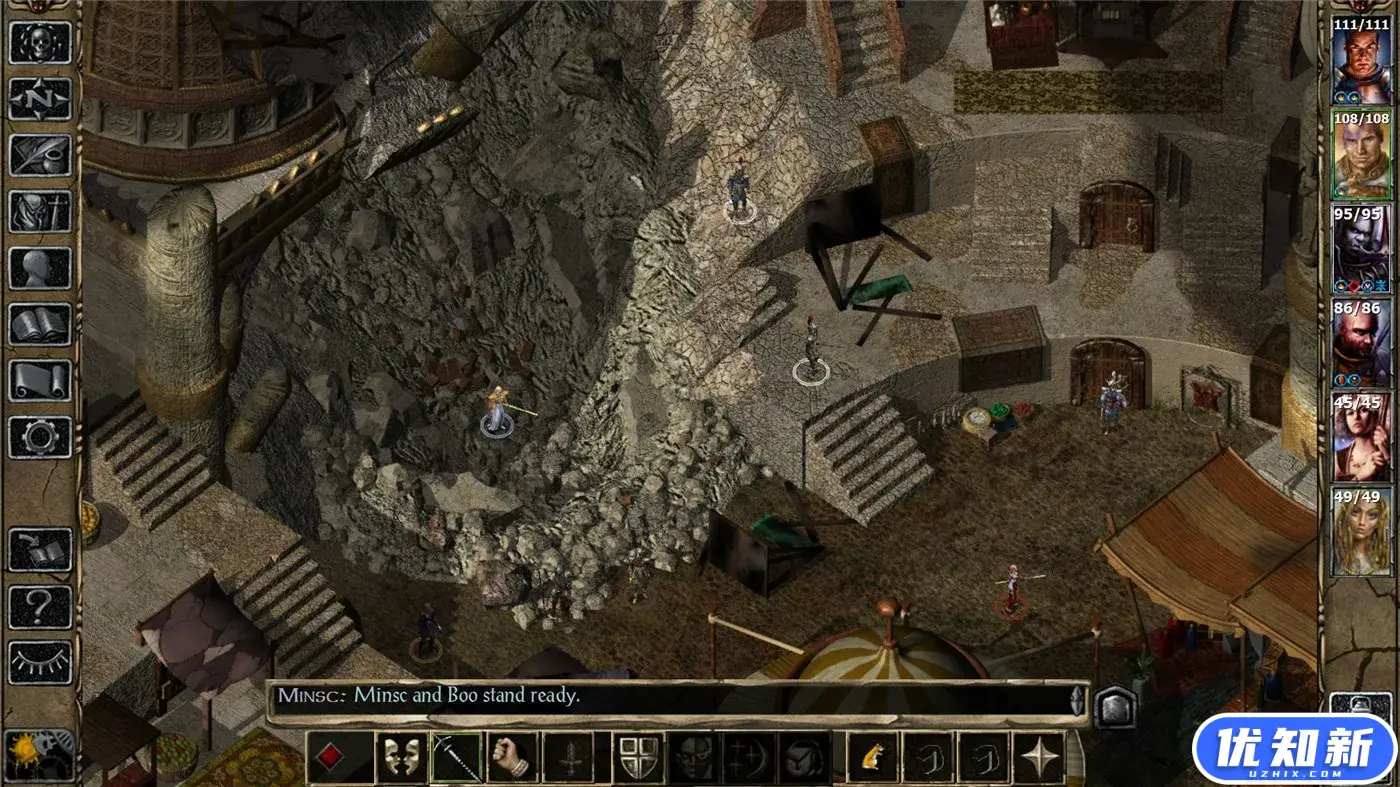Open the journal quill button
The width and height of the screenshot is (1400, 787).
coord(40,155)
